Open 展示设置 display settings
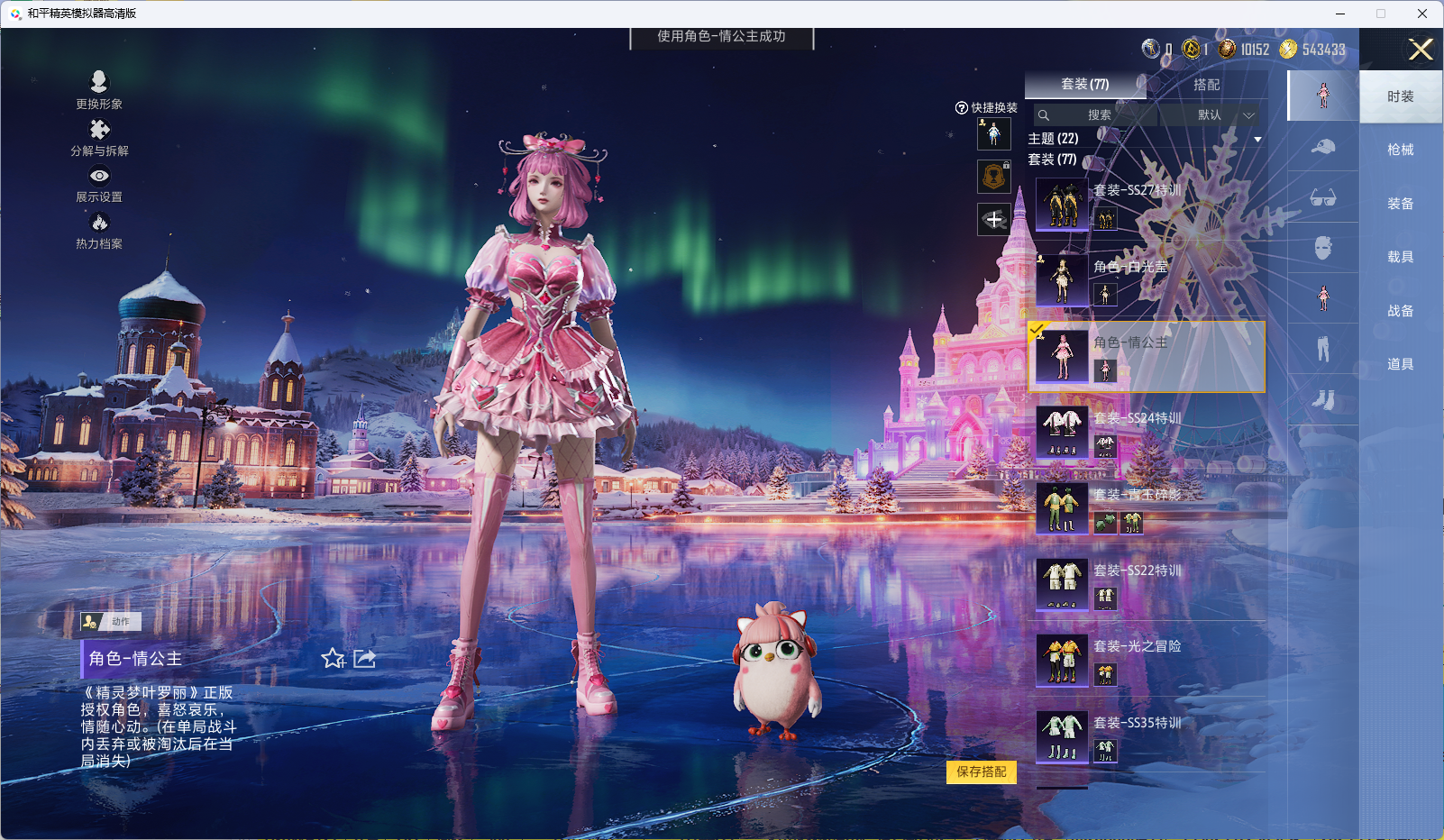 tap(99, 183)
